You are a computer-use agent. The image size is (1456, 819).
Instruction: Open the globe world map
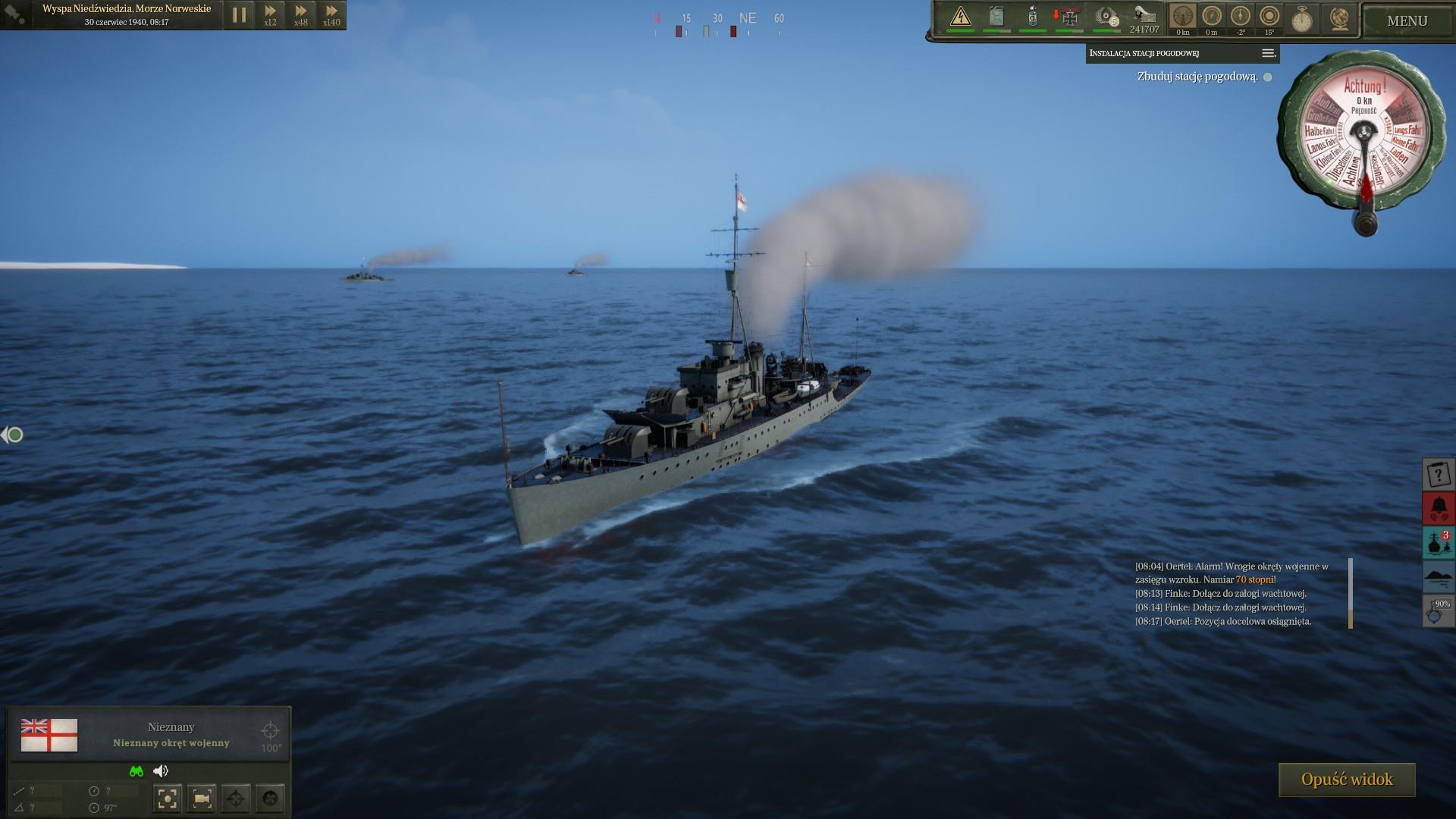pyautogui.click(x=1340, y=18)
